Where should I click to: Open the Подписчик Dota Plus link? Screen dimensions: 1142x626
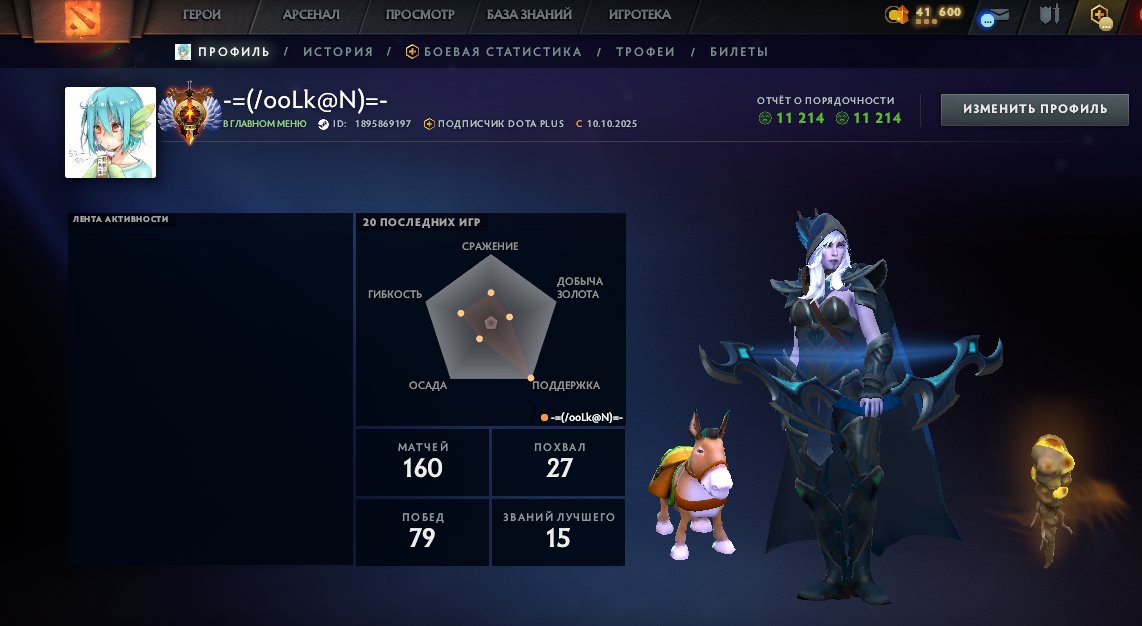coord(495,124)
